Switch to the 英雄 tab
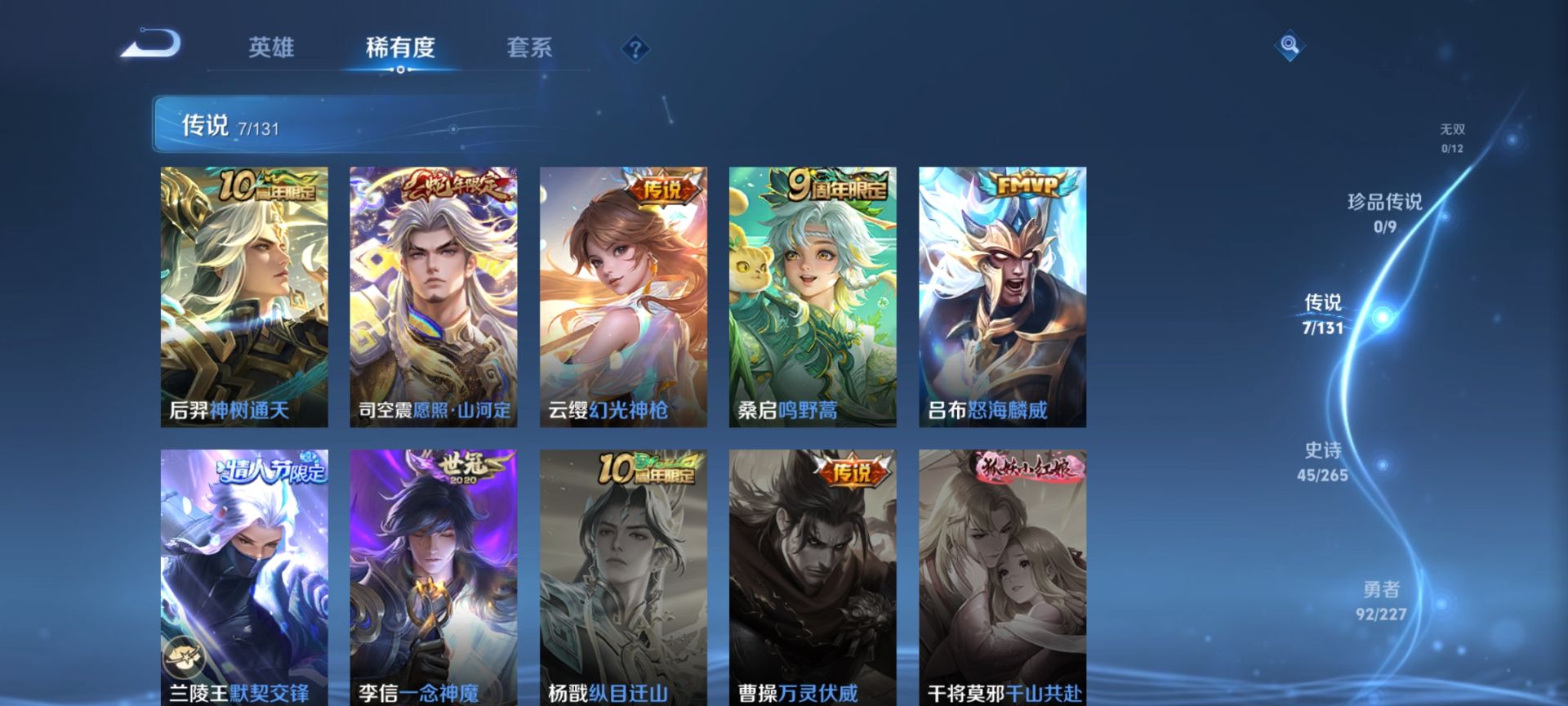The height and width of the screenshot is (706, 1568). 271,47
